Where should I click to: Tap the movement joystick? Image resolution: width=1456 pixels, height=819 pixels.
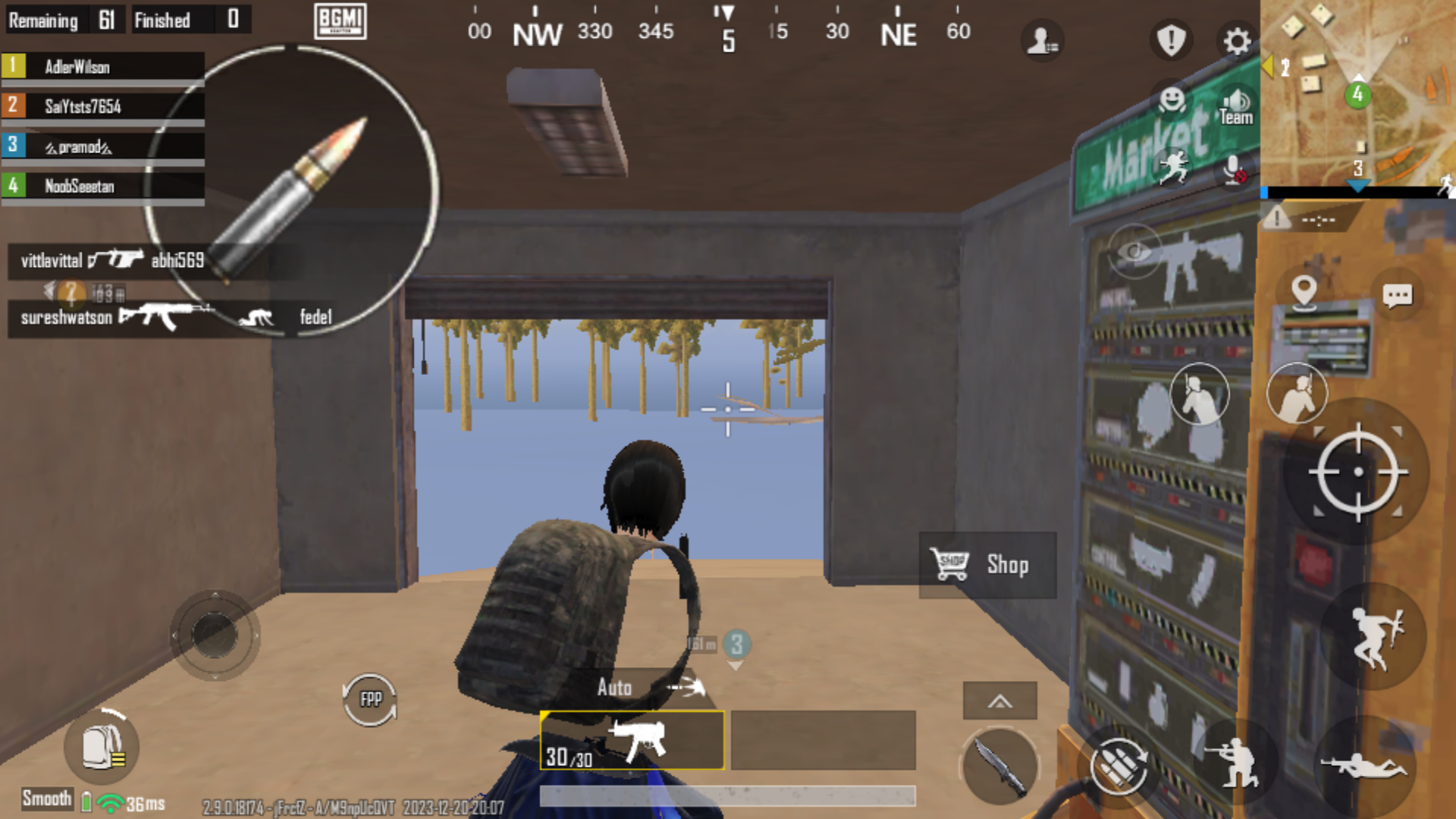coord(215,635)
